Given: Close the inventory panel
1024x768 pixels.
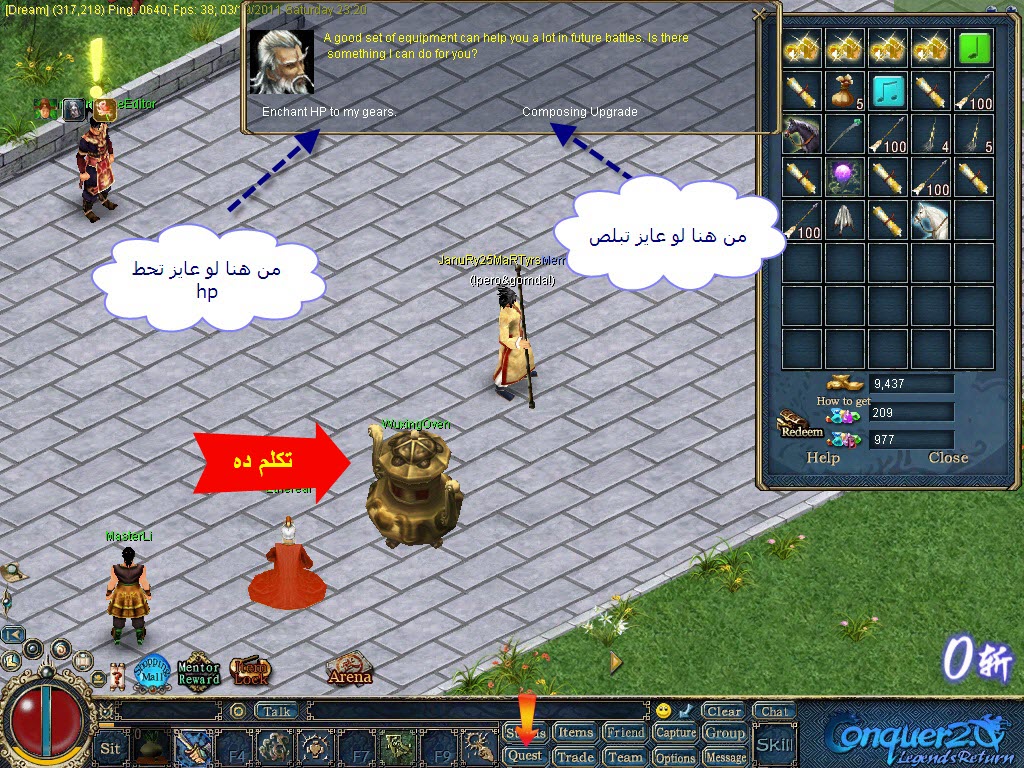Looking at the screenshot, I should tap(948, 458).
